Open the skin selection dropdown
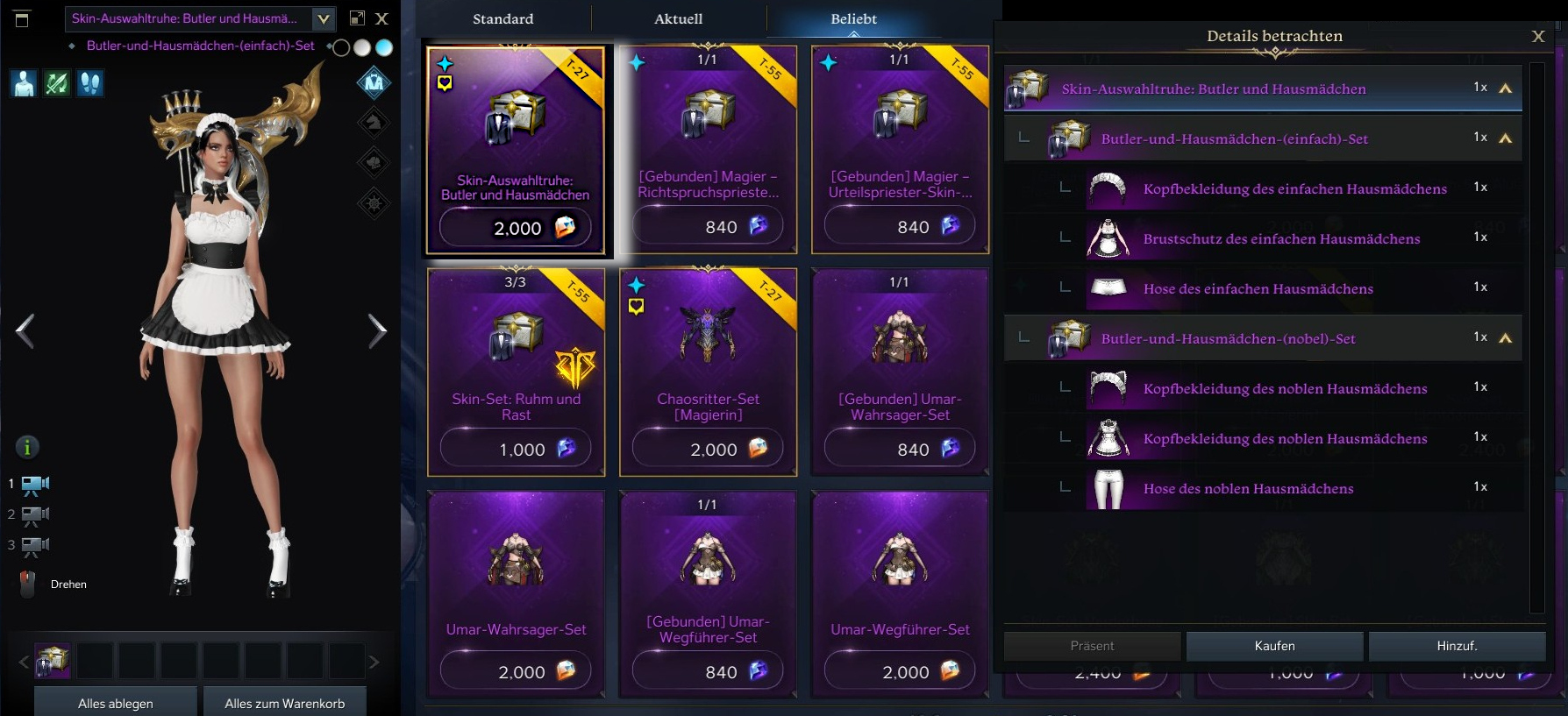 click(323, 18)
